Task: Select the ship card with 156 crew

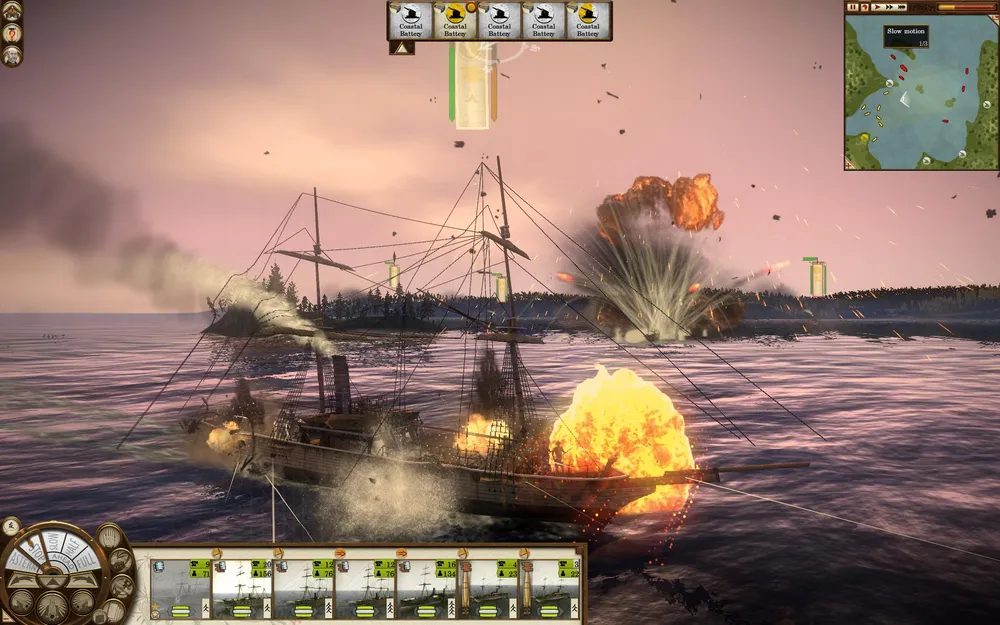Action: 242,589
